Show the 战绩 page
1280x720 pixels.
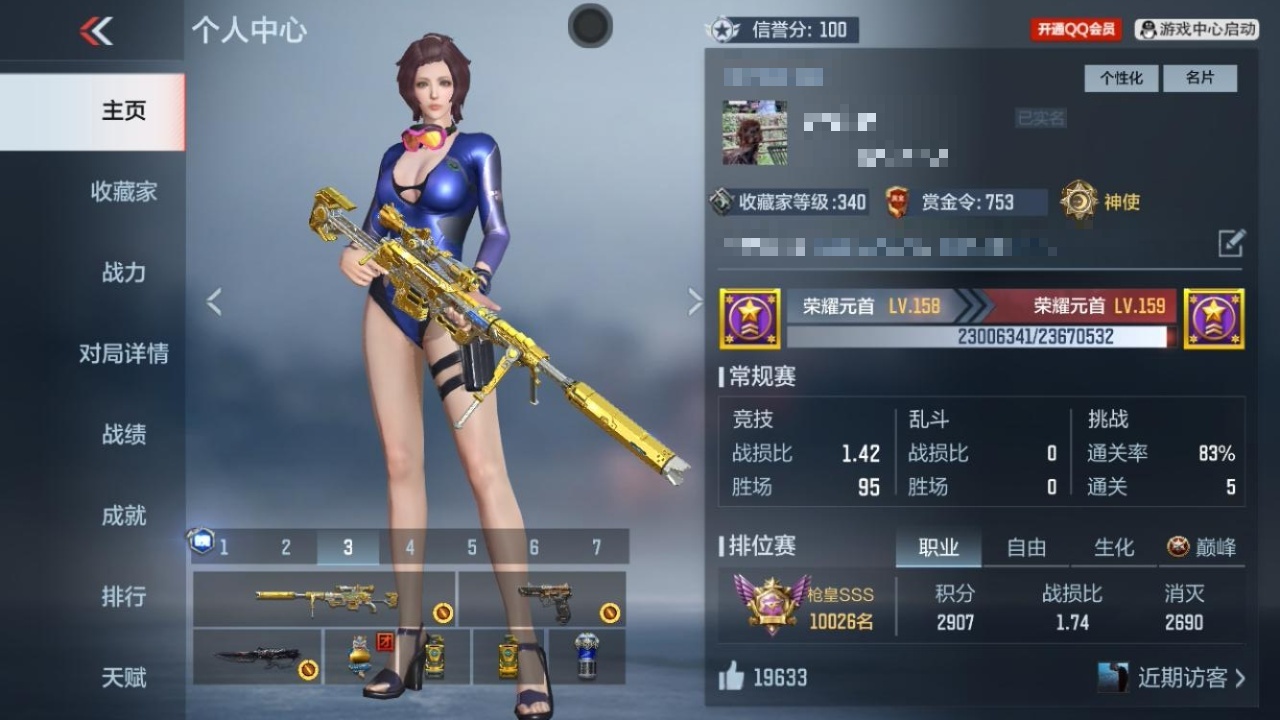123,434
